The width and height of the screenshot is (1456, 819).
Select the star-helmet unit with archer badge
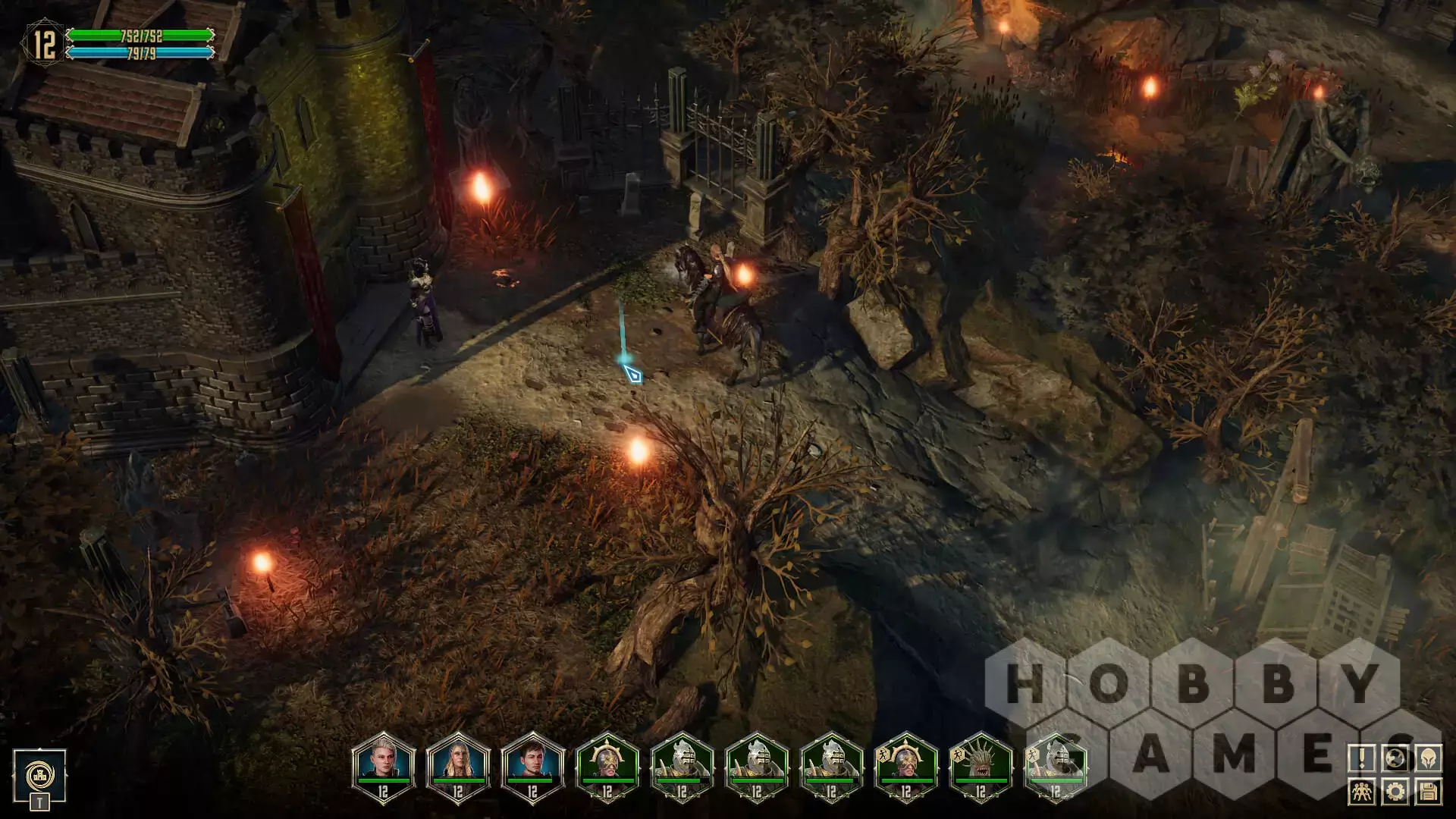click(x=905, y=764)
